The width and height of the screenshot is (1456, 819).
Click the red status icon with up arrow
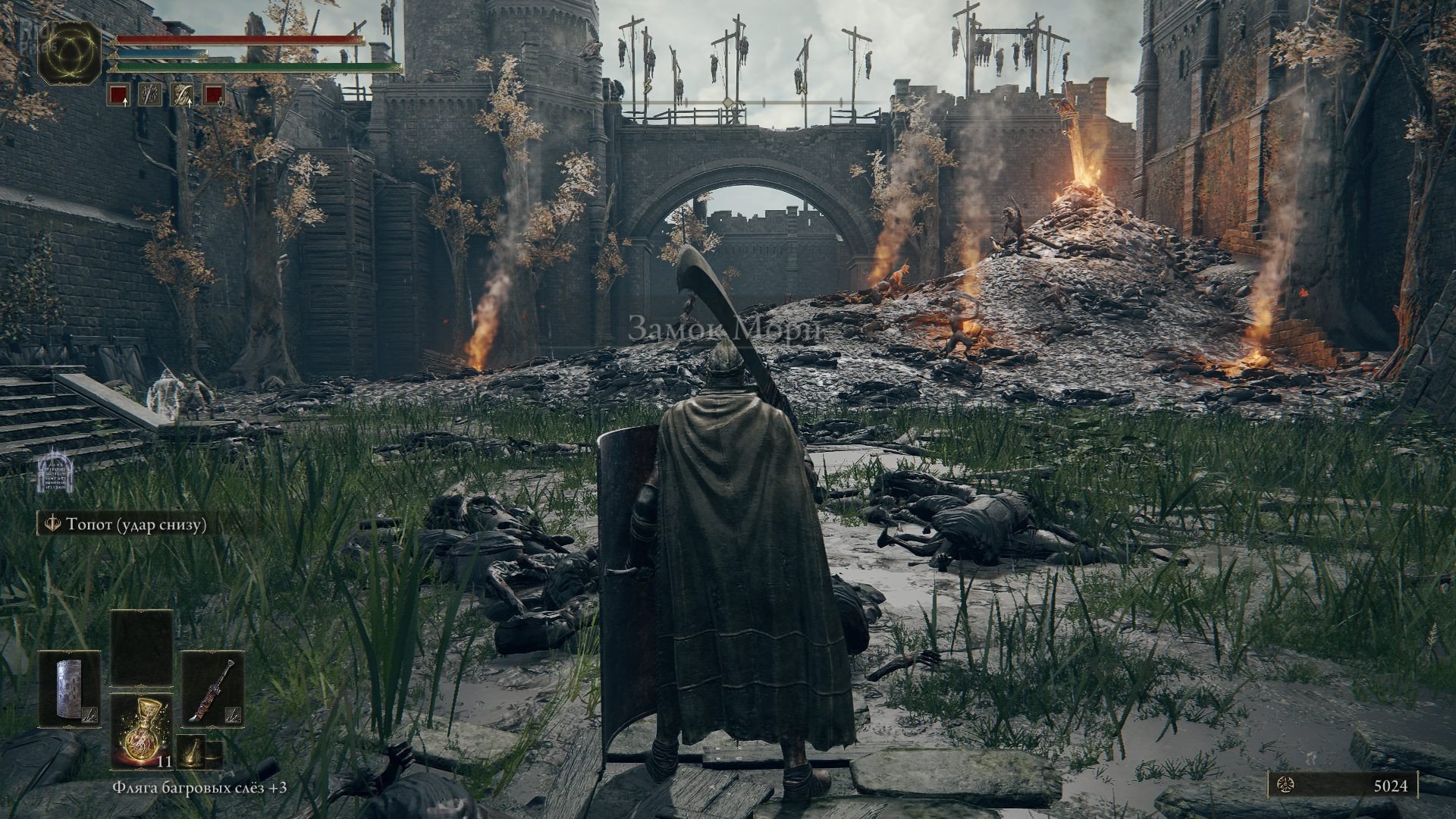coord(118,94)
